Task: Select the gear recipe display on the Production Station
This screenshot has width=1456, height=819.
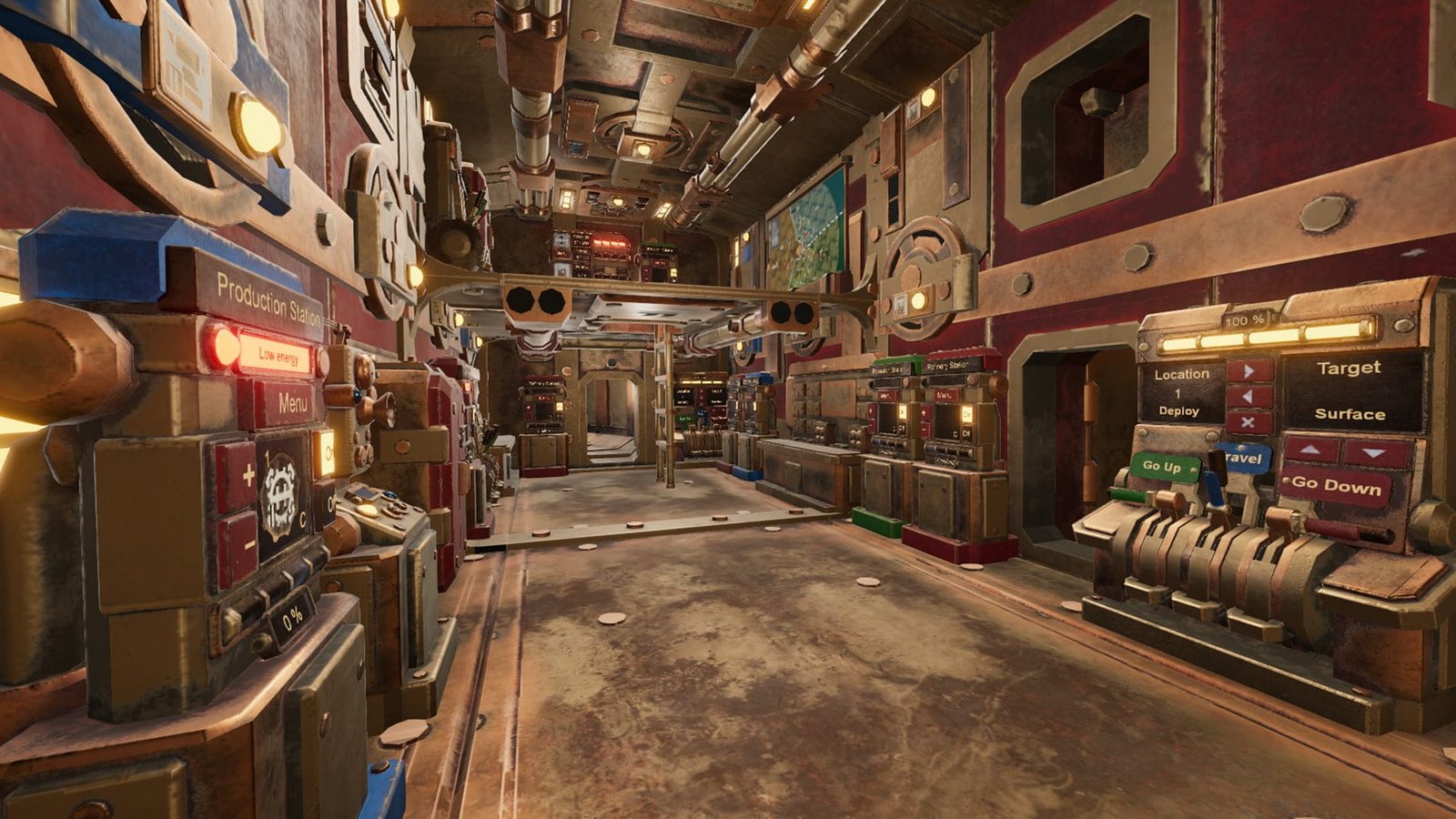Action: [283, 496]
